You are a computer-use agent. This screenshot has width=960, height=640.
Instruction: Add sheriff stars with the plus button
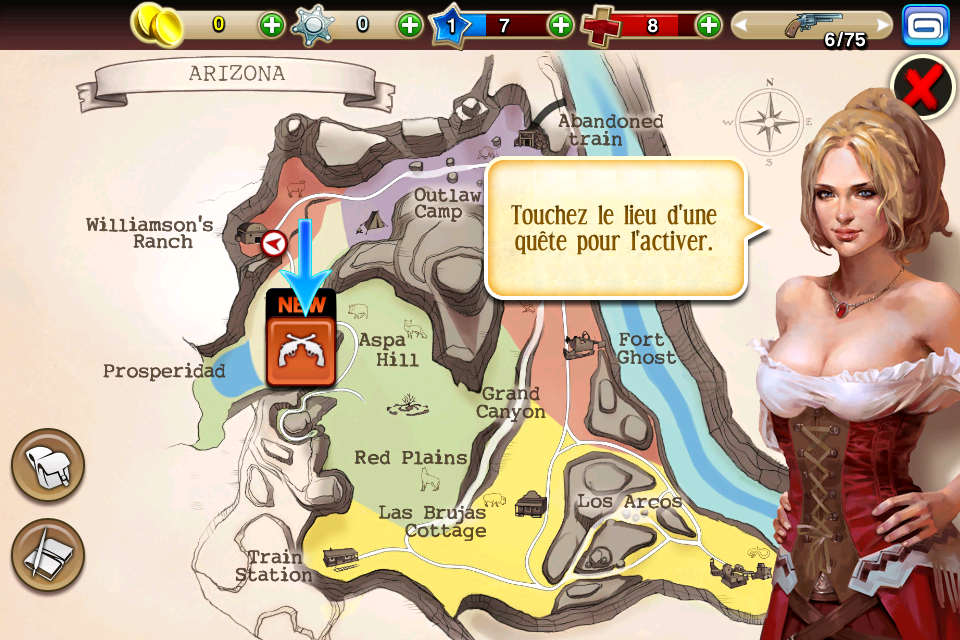[x=410, y=25]
